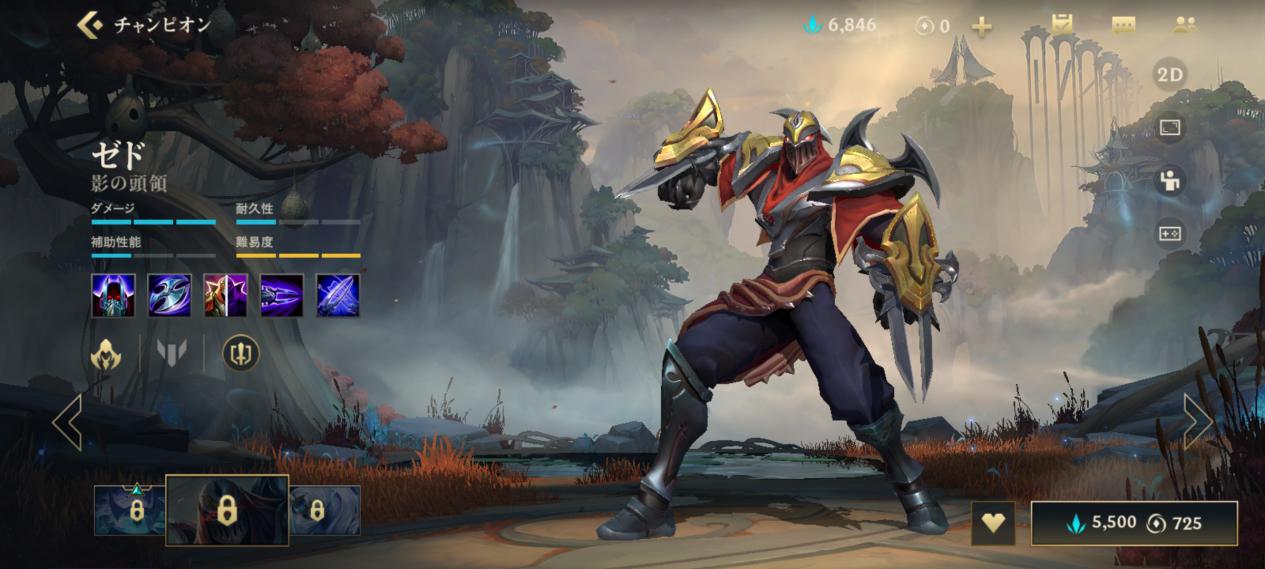Open the gamepad preview icon

pos(1169,233)
